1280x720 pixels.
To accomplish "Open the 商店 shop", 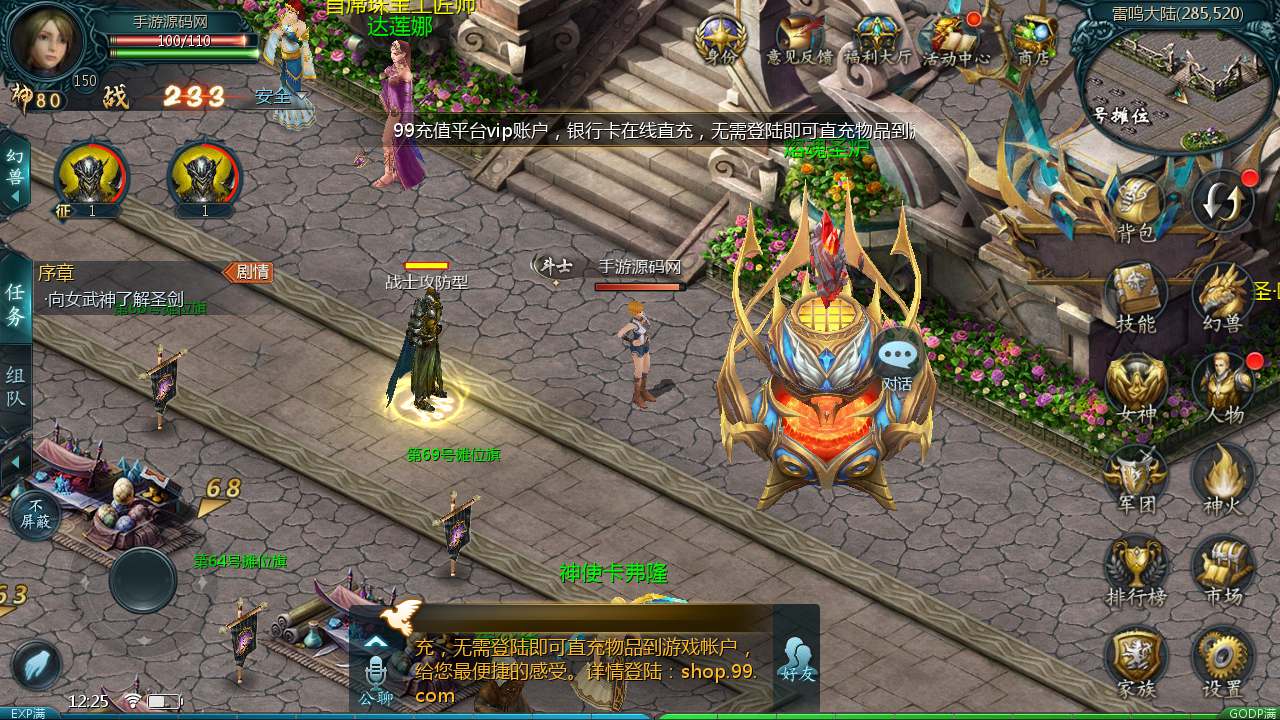I will pyautogui.click(x=1033, y=38).
